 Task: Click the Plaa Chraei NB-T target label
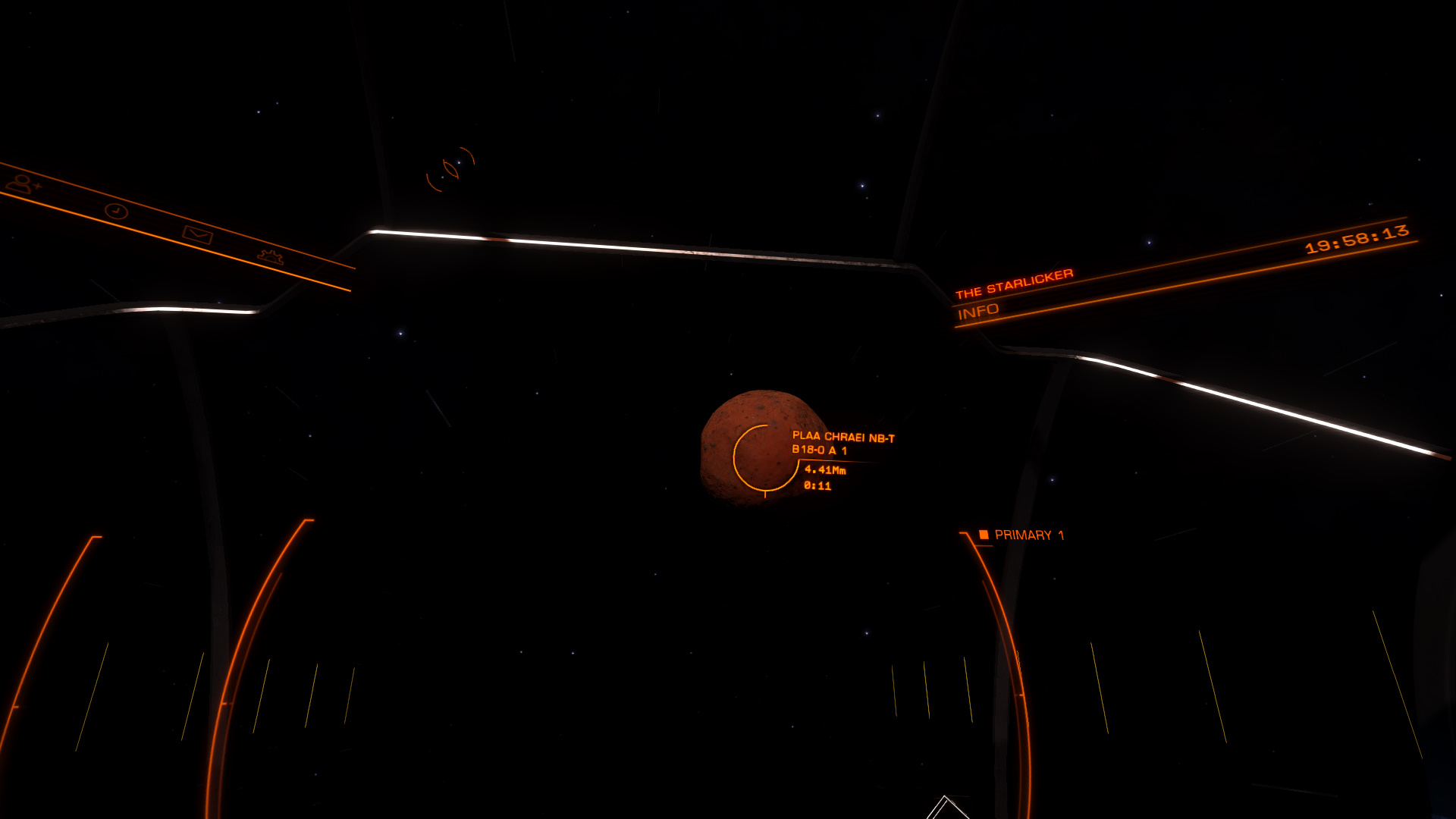point(843,443)
